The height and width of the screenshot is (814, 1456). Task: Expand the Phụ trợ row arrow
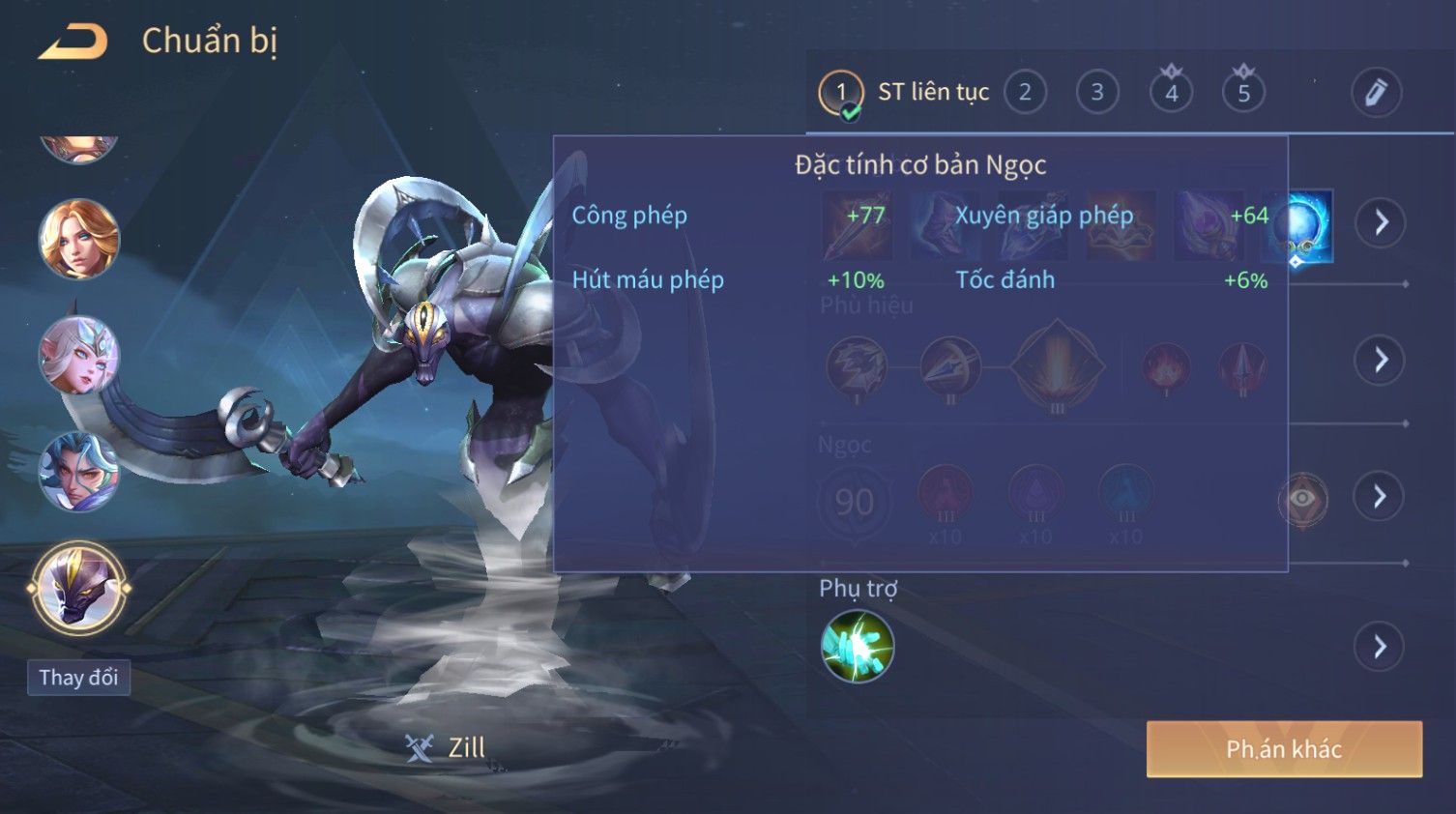click(1380, 647)
